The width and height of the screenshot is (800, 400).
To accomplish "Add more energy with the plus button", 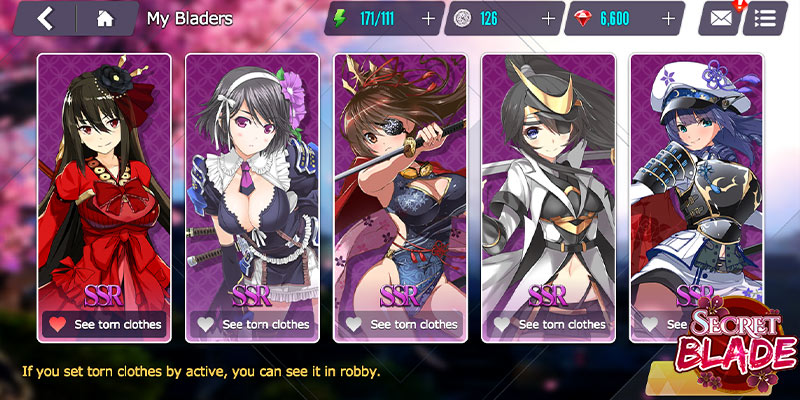I will coord(428,18).
